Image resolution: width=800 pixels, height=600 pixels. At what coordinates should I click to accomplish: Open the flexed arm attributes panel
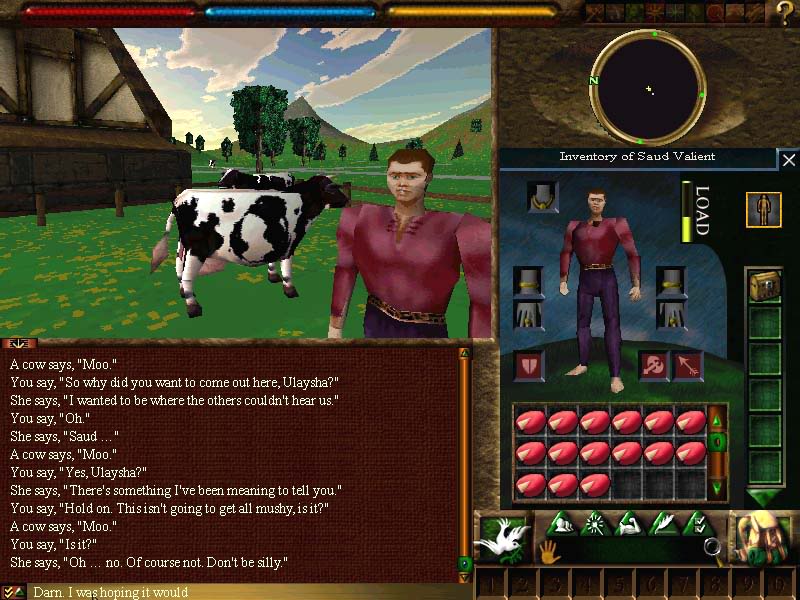(x=631, y=522)
